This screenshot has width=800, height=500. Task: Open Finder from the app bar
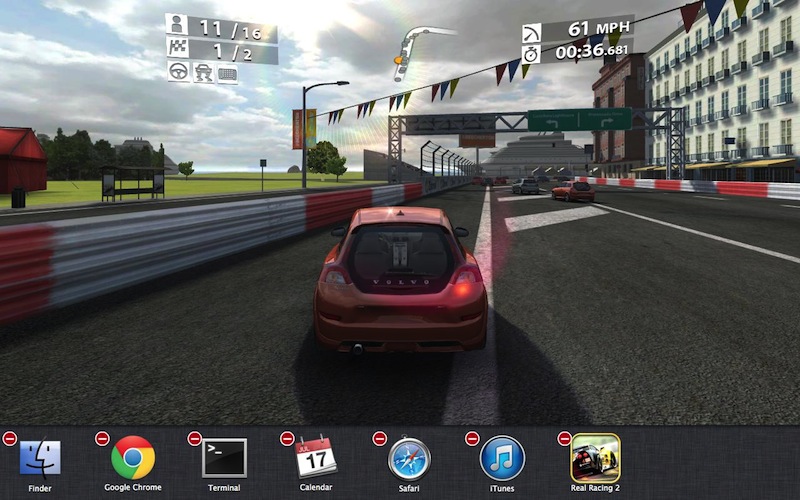40,458
